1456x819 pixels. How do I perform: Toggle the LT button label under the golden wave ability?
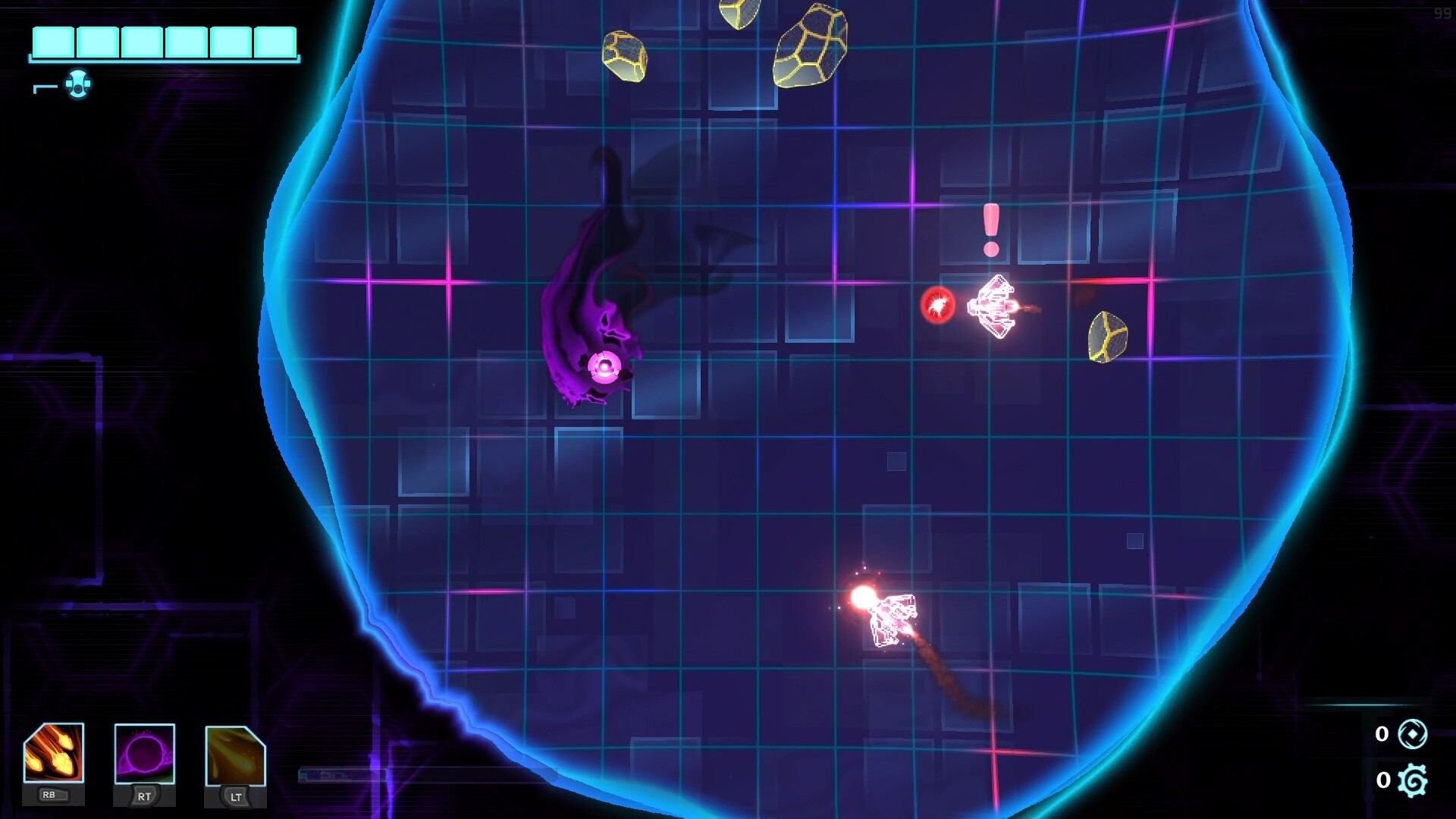click(236, 798)
